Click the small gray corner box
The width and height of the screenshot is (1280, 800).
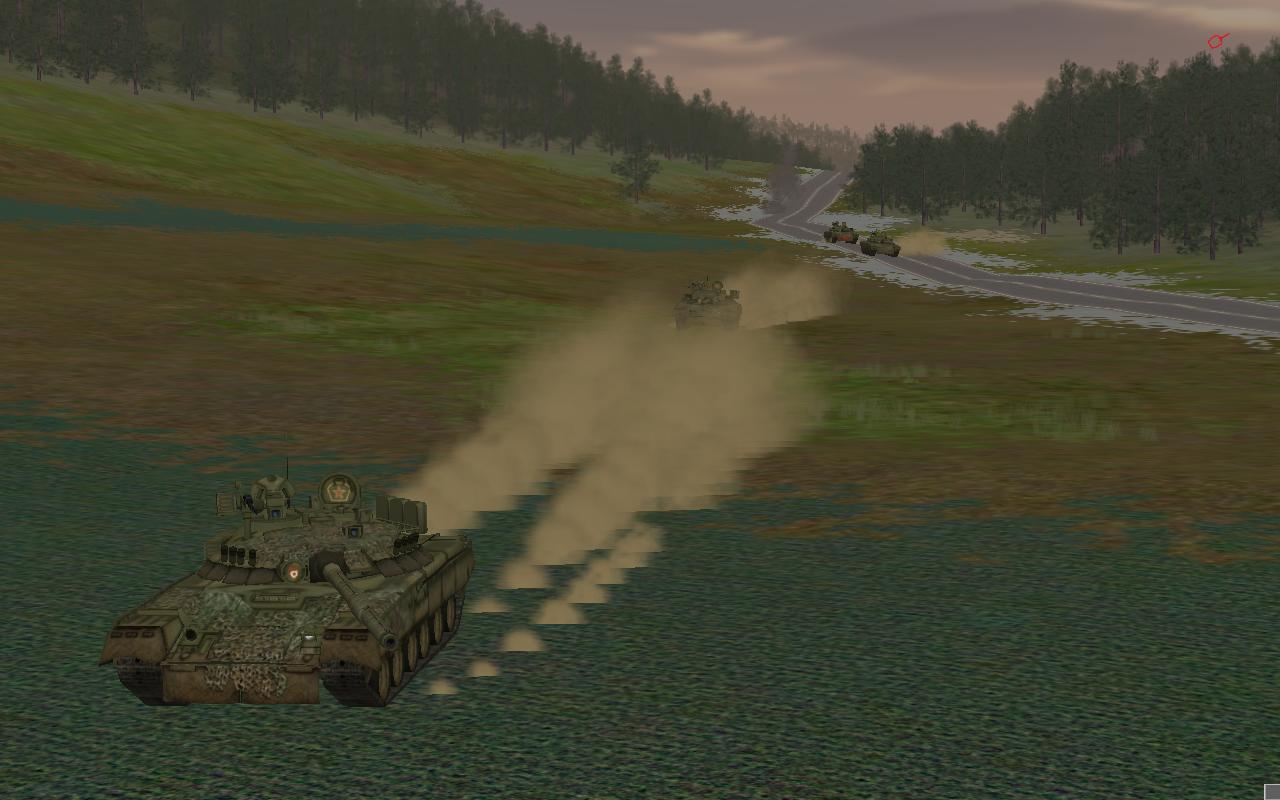click(1272, 792)
